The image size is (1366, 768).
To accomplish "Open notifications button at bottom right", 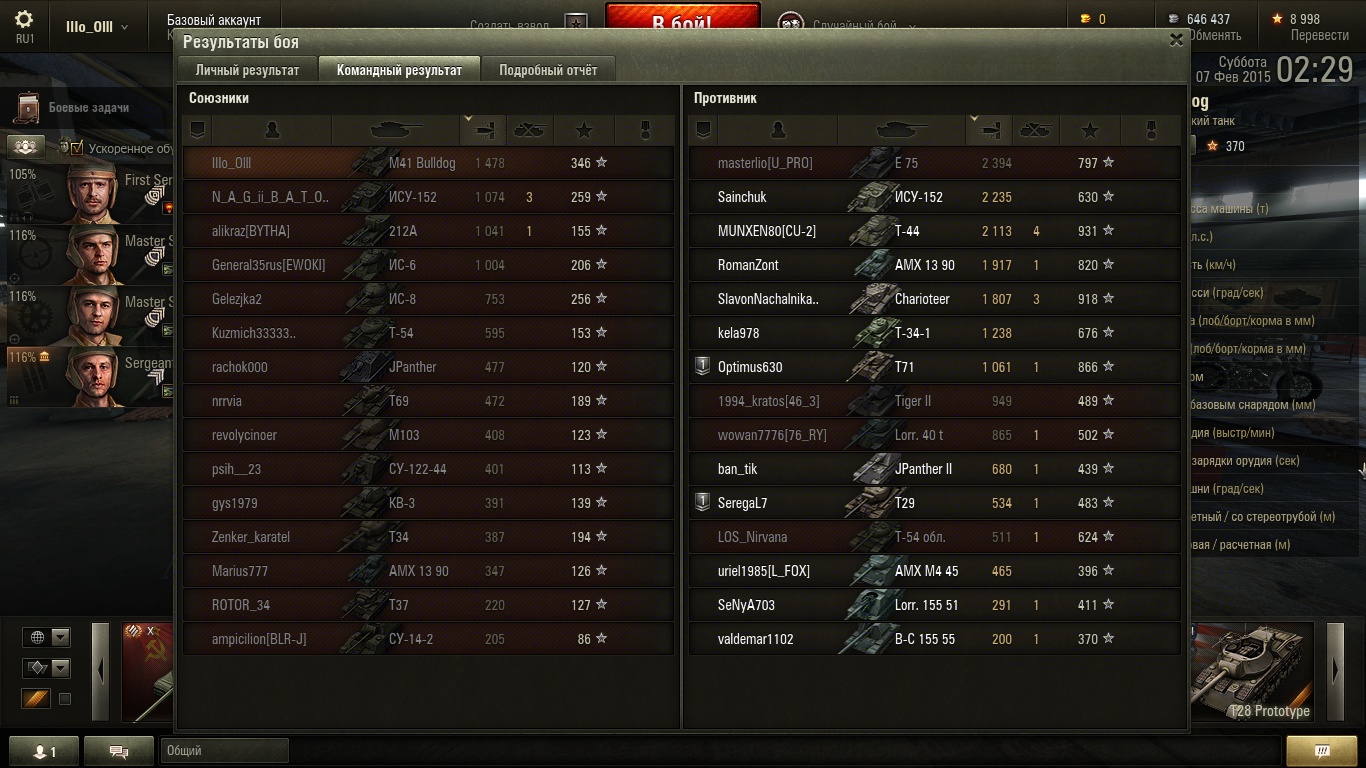I will pyautogui.click(x=1321, y=751).
